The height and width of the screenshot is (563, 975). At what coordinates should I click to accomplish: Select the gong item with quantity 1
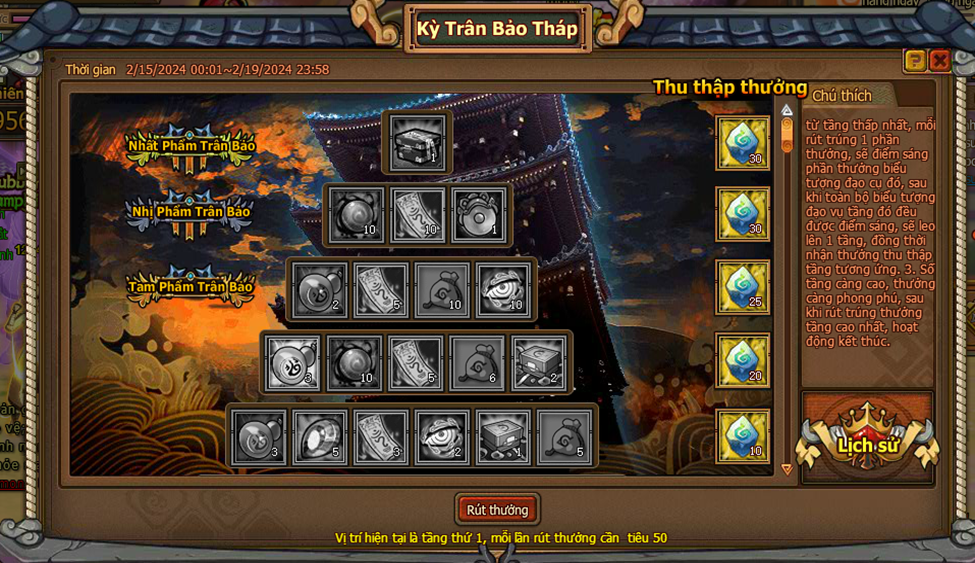(x=479, y=215)
